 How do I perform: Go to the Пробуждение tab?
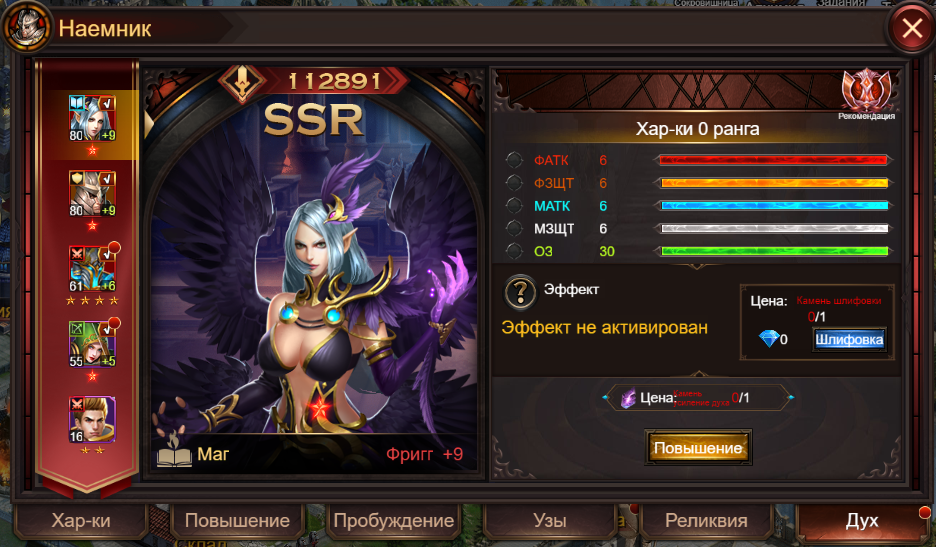(394, 521)
